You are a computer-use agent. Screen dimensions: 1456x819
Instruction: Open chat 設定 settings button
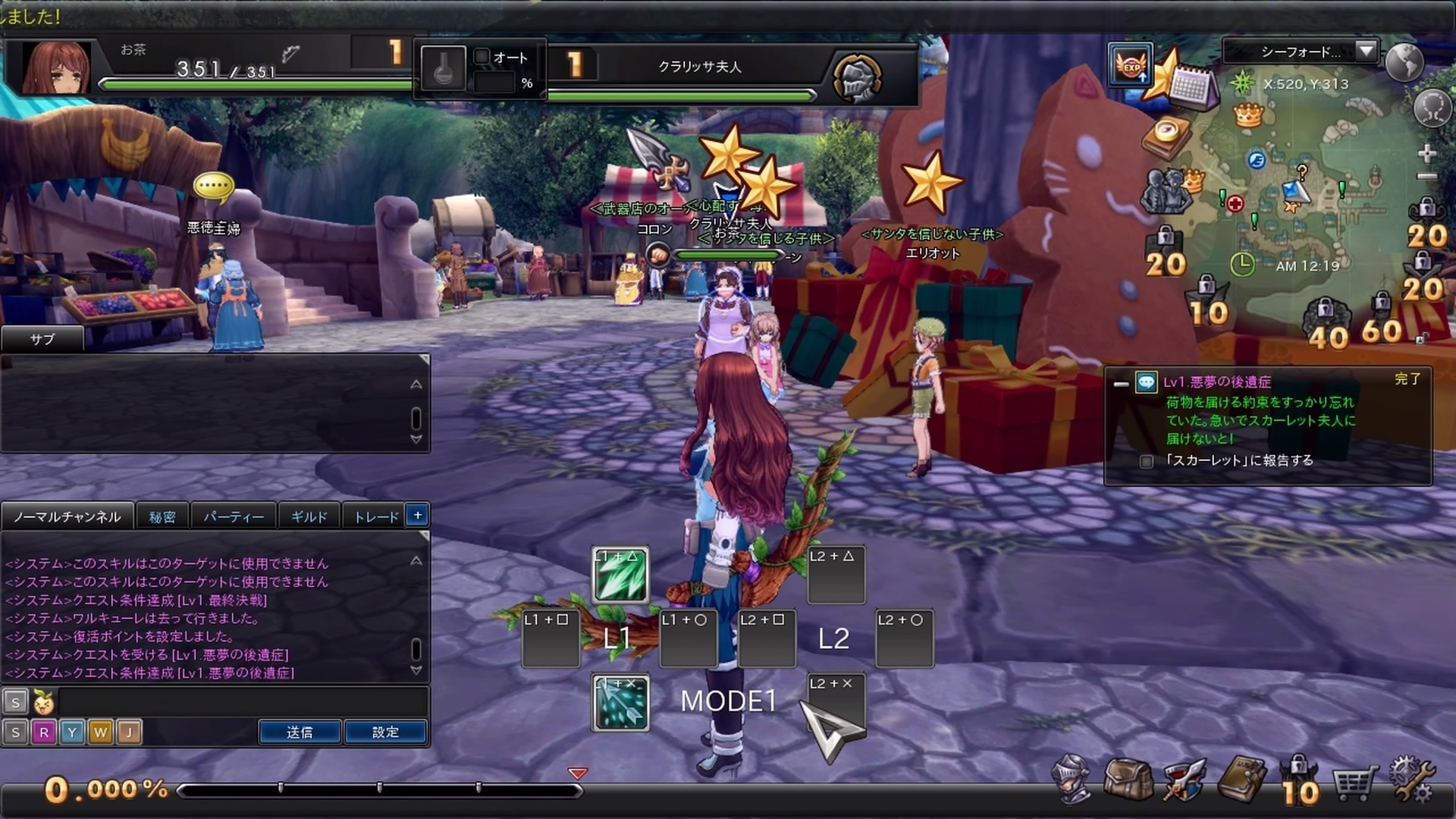point(385,732)
